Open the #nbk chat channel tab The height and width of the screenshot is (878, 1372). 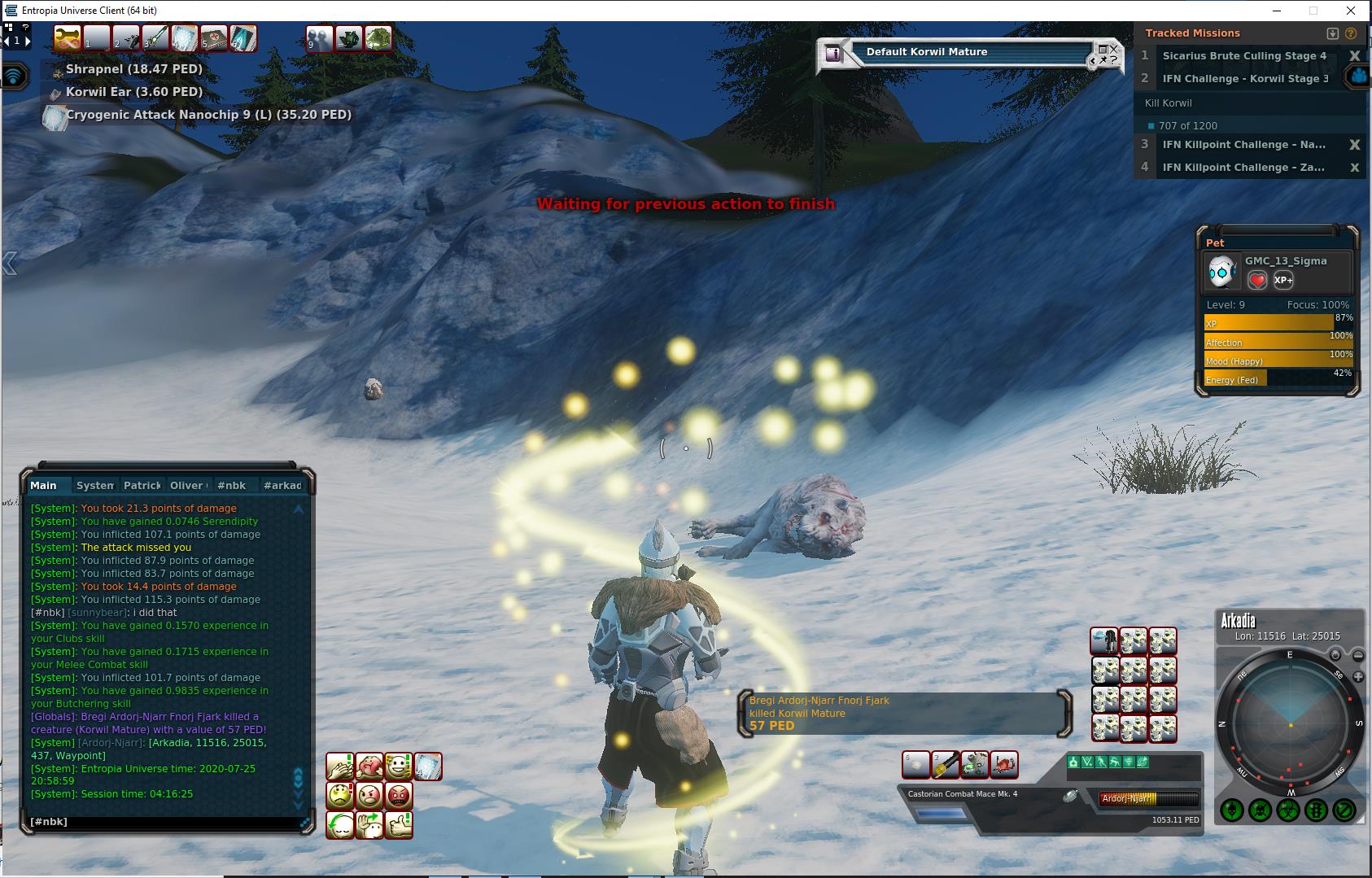232,485
